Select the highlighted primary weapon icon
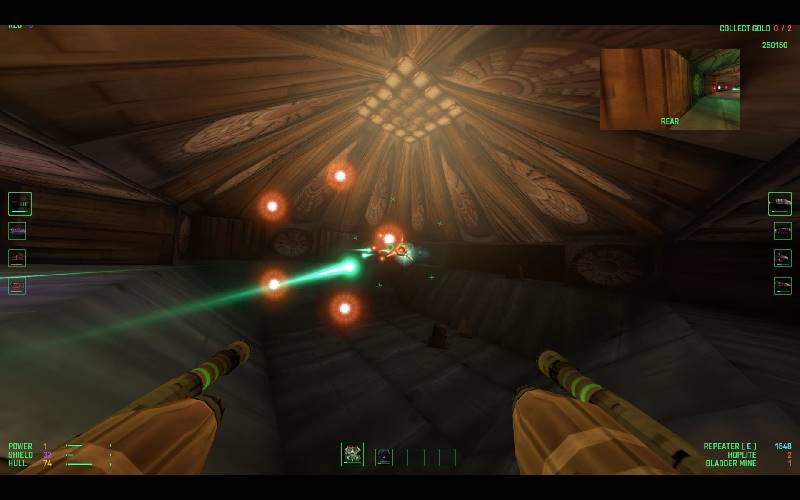800x500 pixels. [x=20, y=204]
